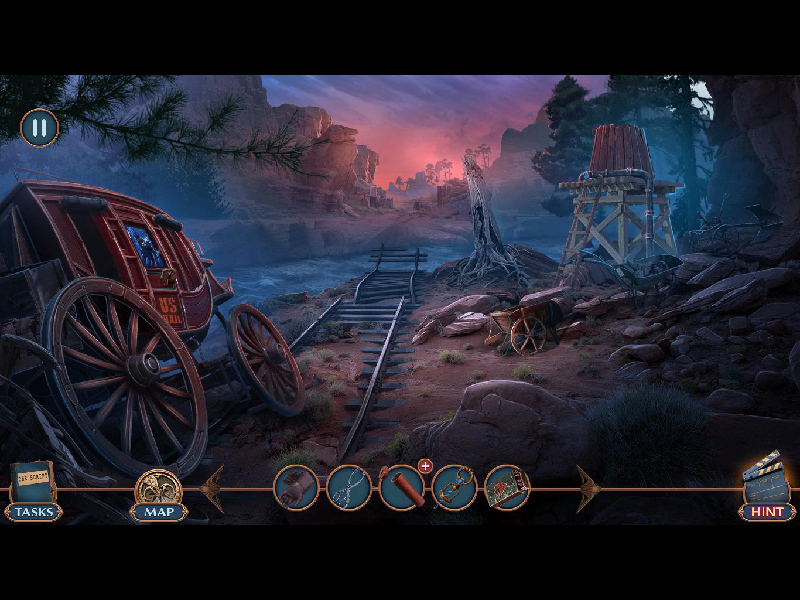This screenshot has height=600, width=800.
Task: Show previous inventory items with left arrow
Action: (213, 489)
